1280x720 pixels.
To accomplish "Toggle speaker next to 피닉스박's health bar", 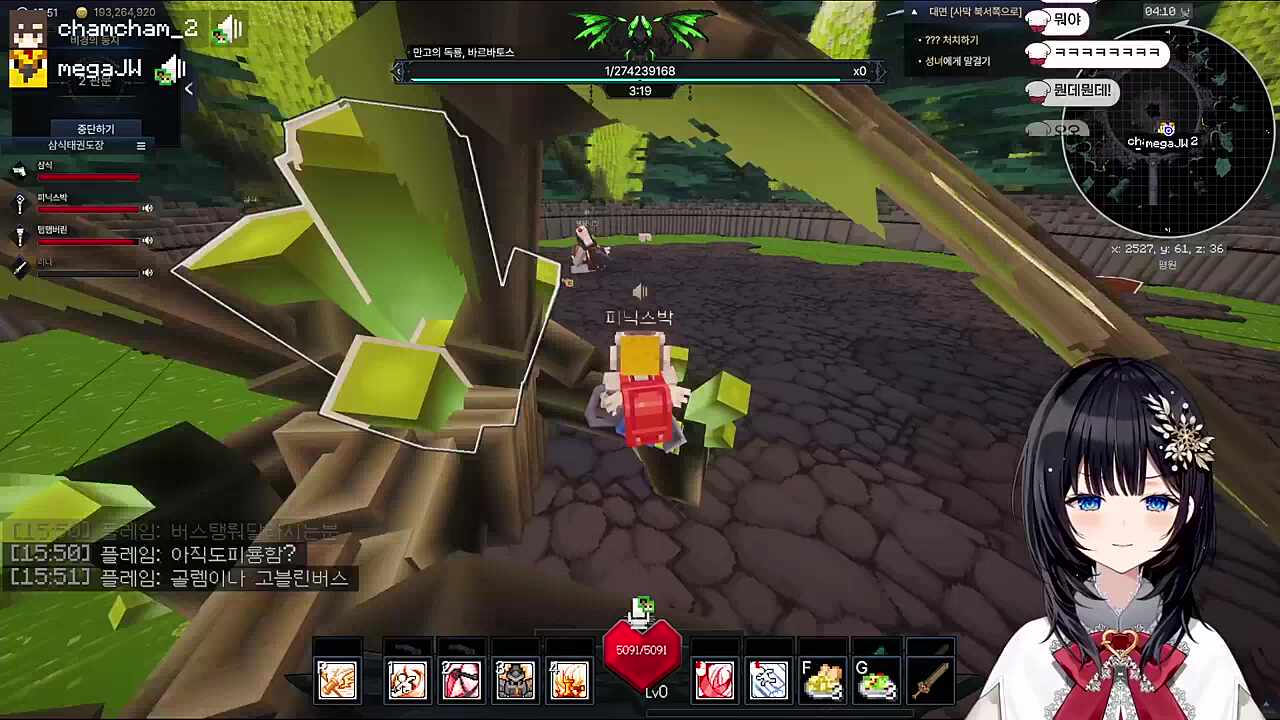I will (x=148, y=208).
